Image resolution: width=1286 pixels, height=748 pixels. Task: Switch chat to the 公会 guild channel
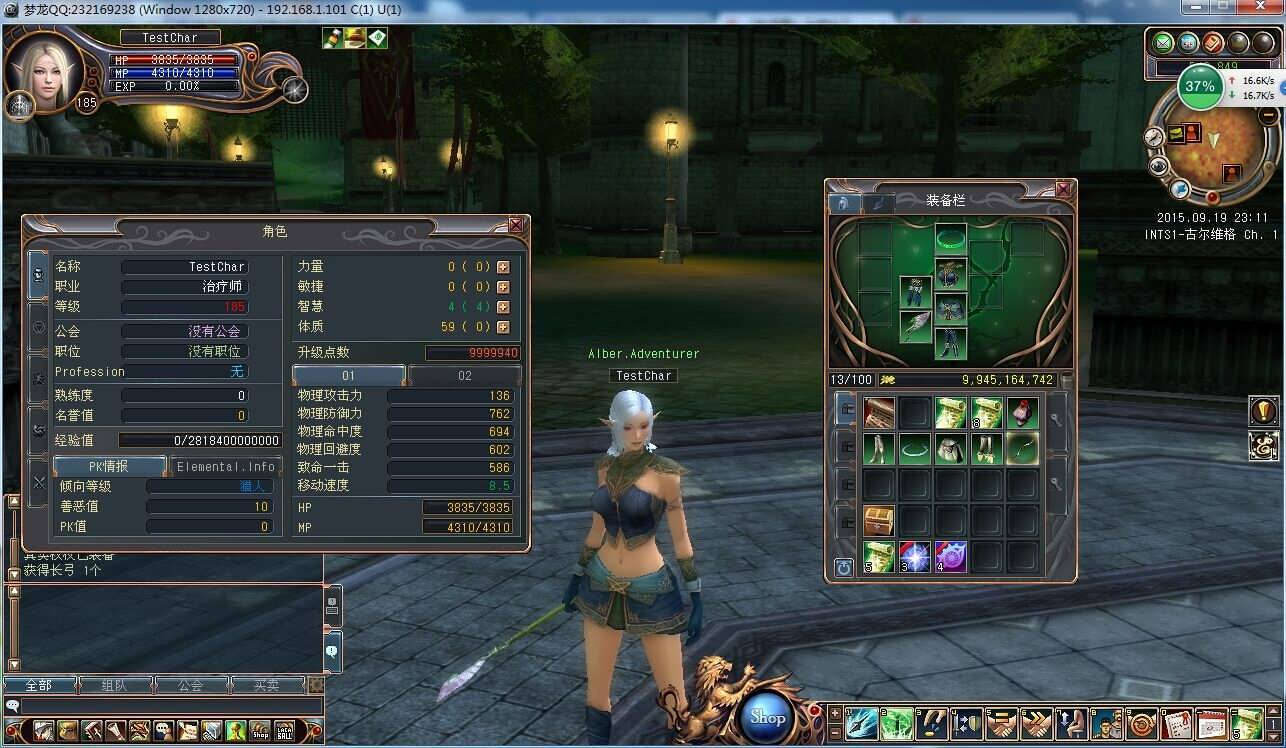point(190,685)
